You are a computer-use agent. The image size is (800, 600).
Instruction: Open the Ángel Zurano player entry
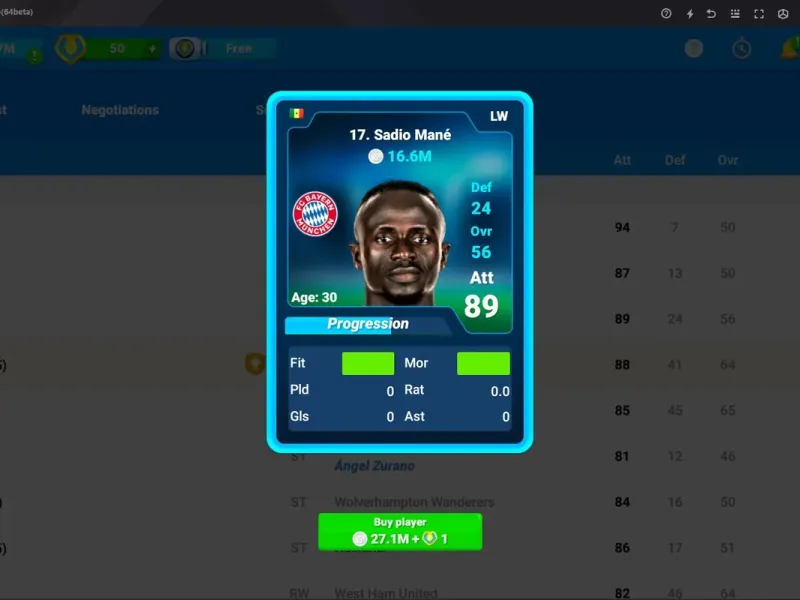[x=374, y=466]
